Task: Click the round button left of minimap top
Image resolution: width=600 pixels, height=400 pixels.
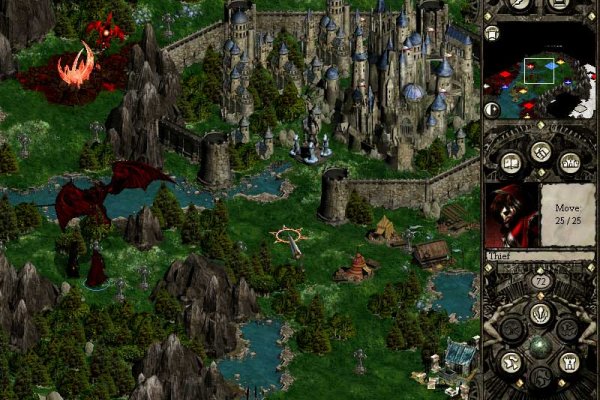Action: (x=492, y=33)
